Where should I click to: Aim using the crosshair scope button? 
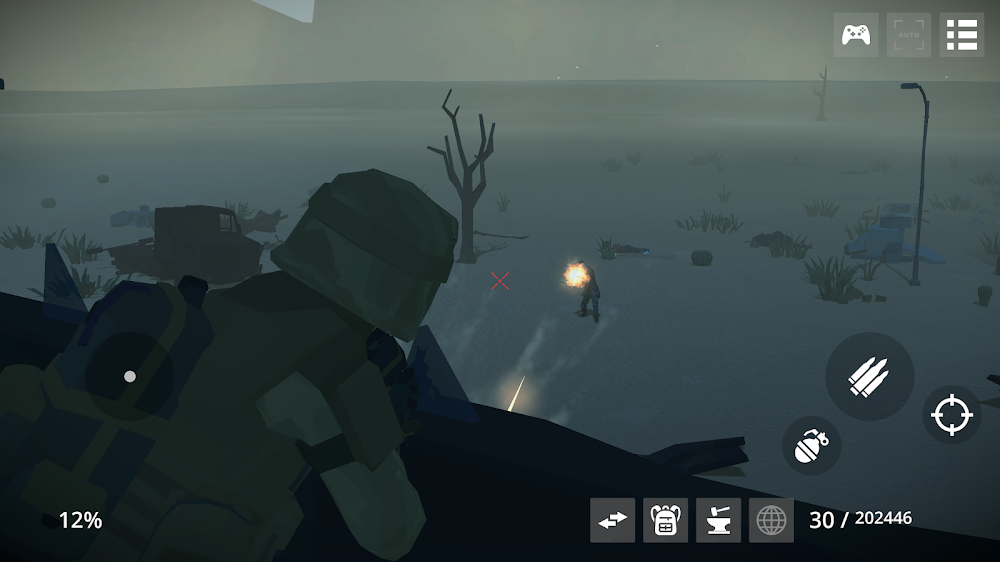coord(951,415)
